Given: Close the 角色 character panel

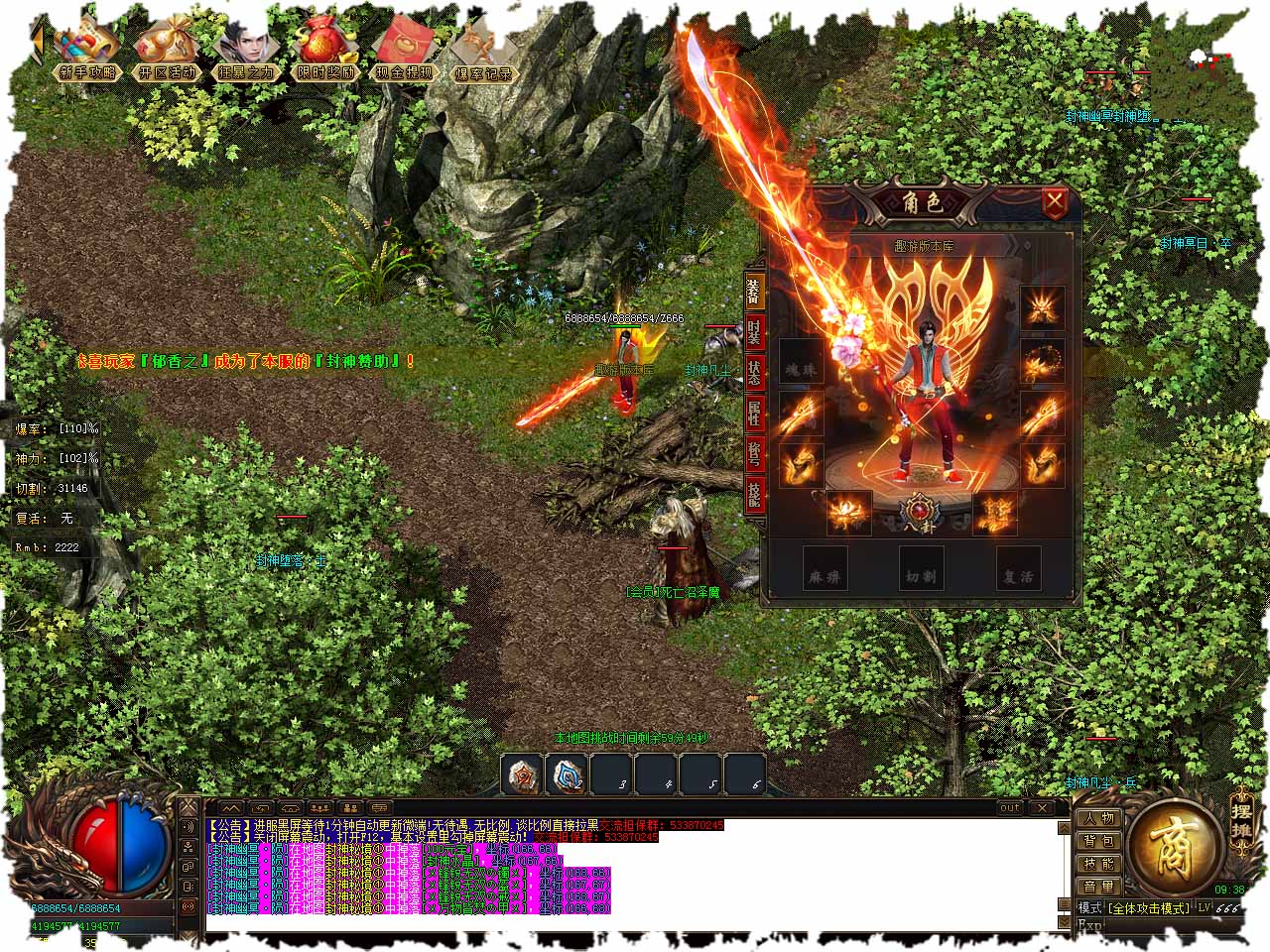Looking at the screenshot, I should (1054, 203).
